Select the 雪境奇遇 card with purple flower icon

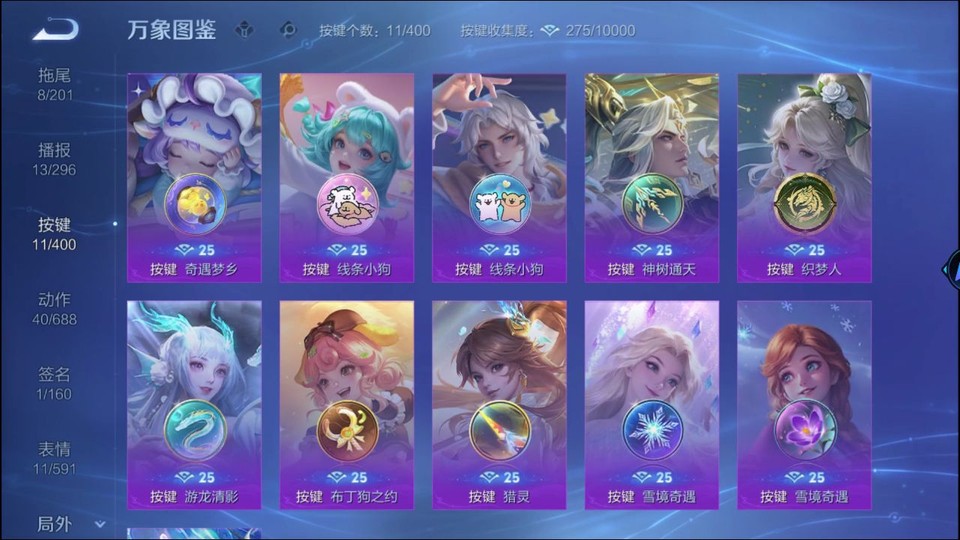point(804,405)
